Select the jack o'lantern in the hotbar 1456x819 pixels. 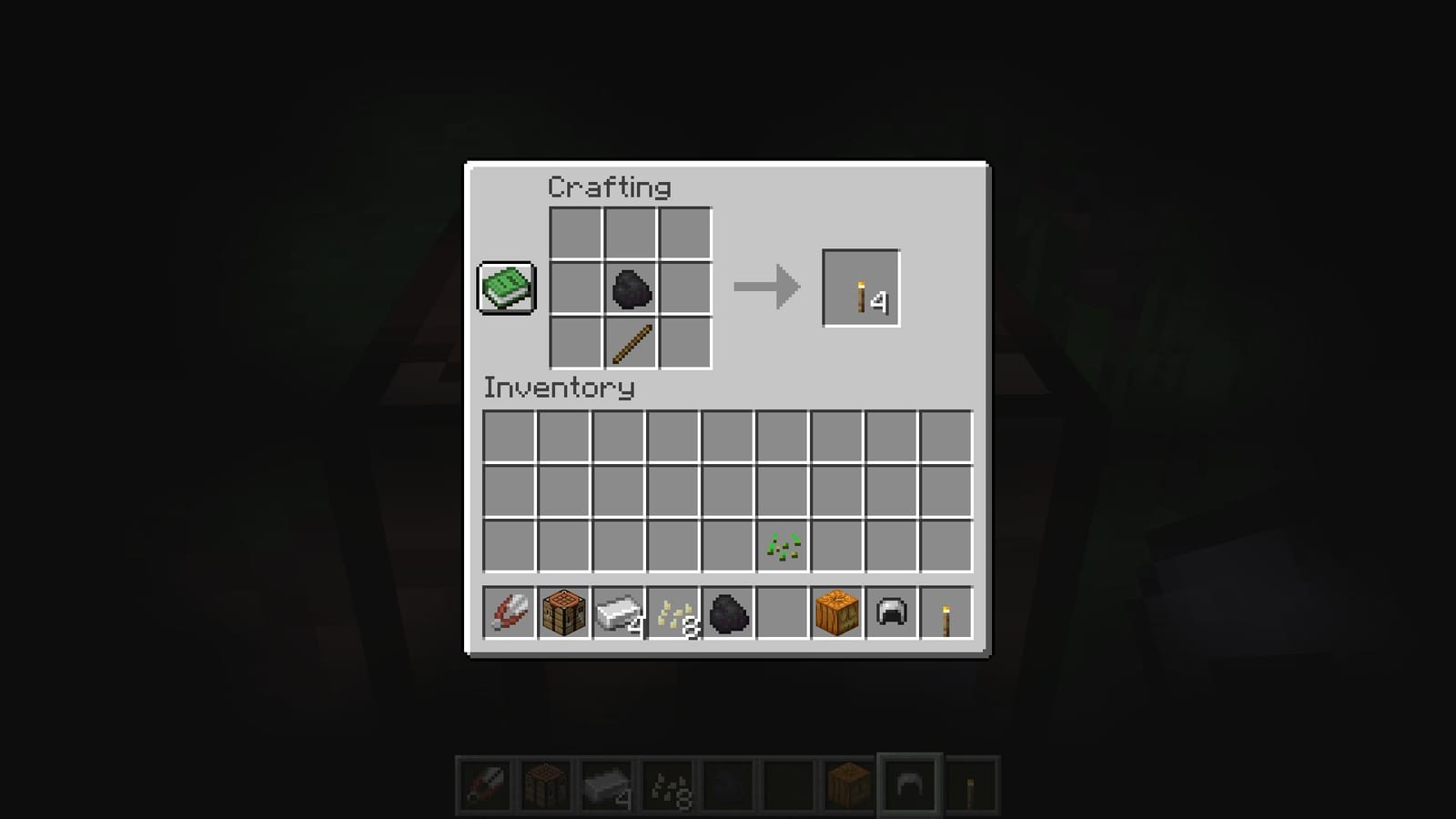[x=835, y=614]
